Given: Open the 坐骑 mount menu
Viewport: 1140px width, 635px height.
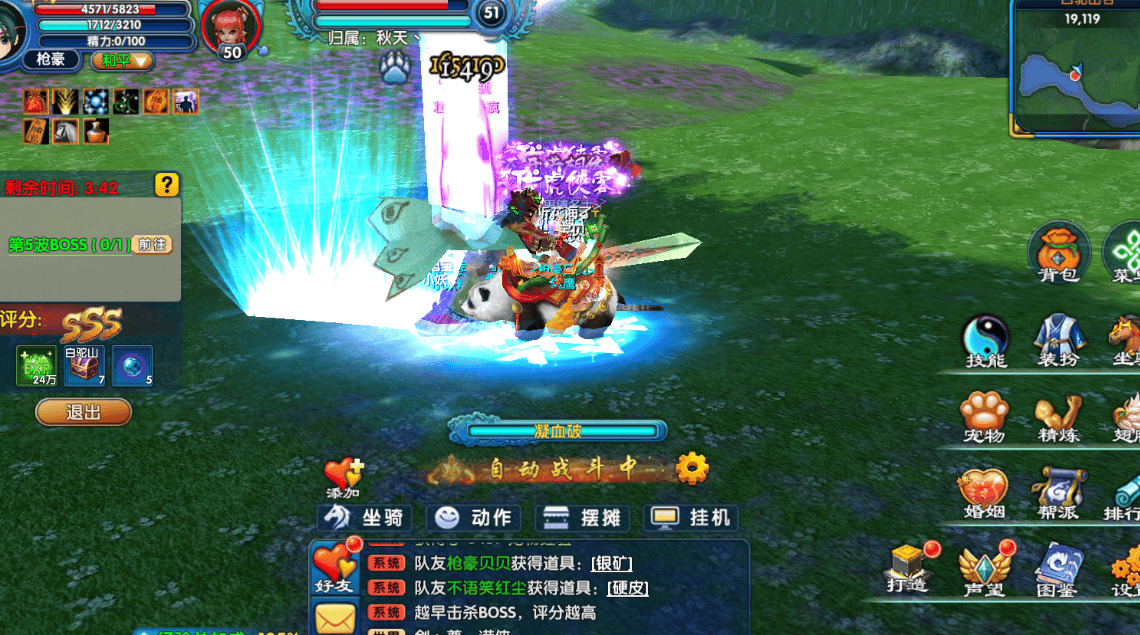Looking at the screenshot, I should point(367,517).
